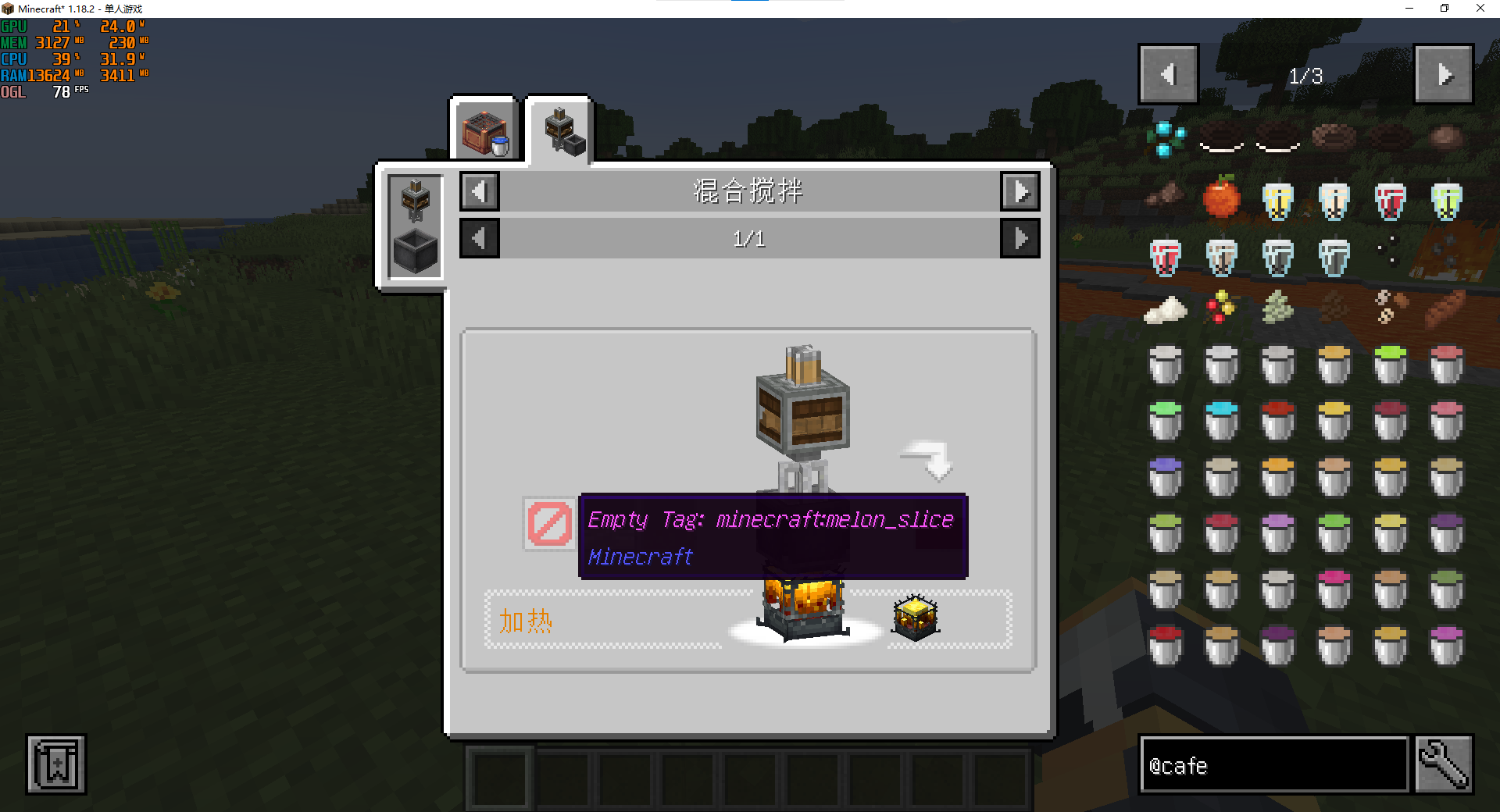Click the 加热 heating requirement label
The width and height of the screenshot is (1500, 812).
pyautogui.click(x=525, y=621)
